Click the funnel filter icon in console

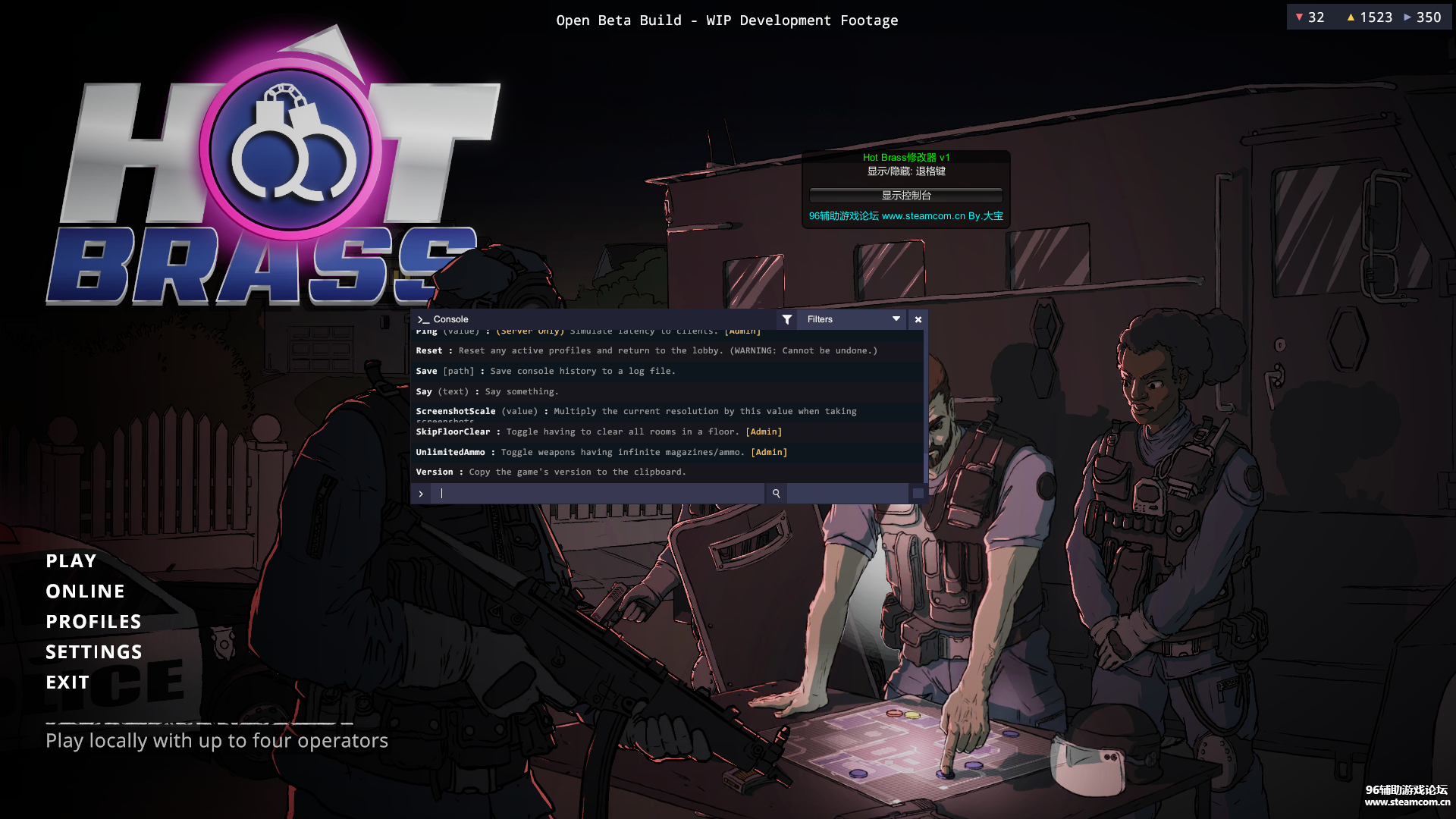[x=787, y=319]
